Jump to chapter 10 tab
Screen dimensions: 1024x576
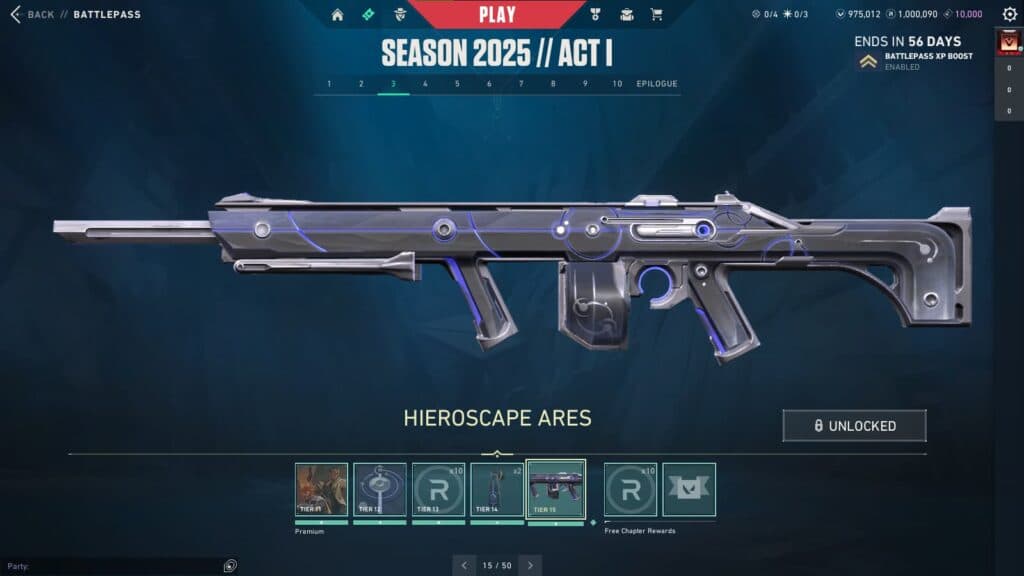tap(617, 84)
